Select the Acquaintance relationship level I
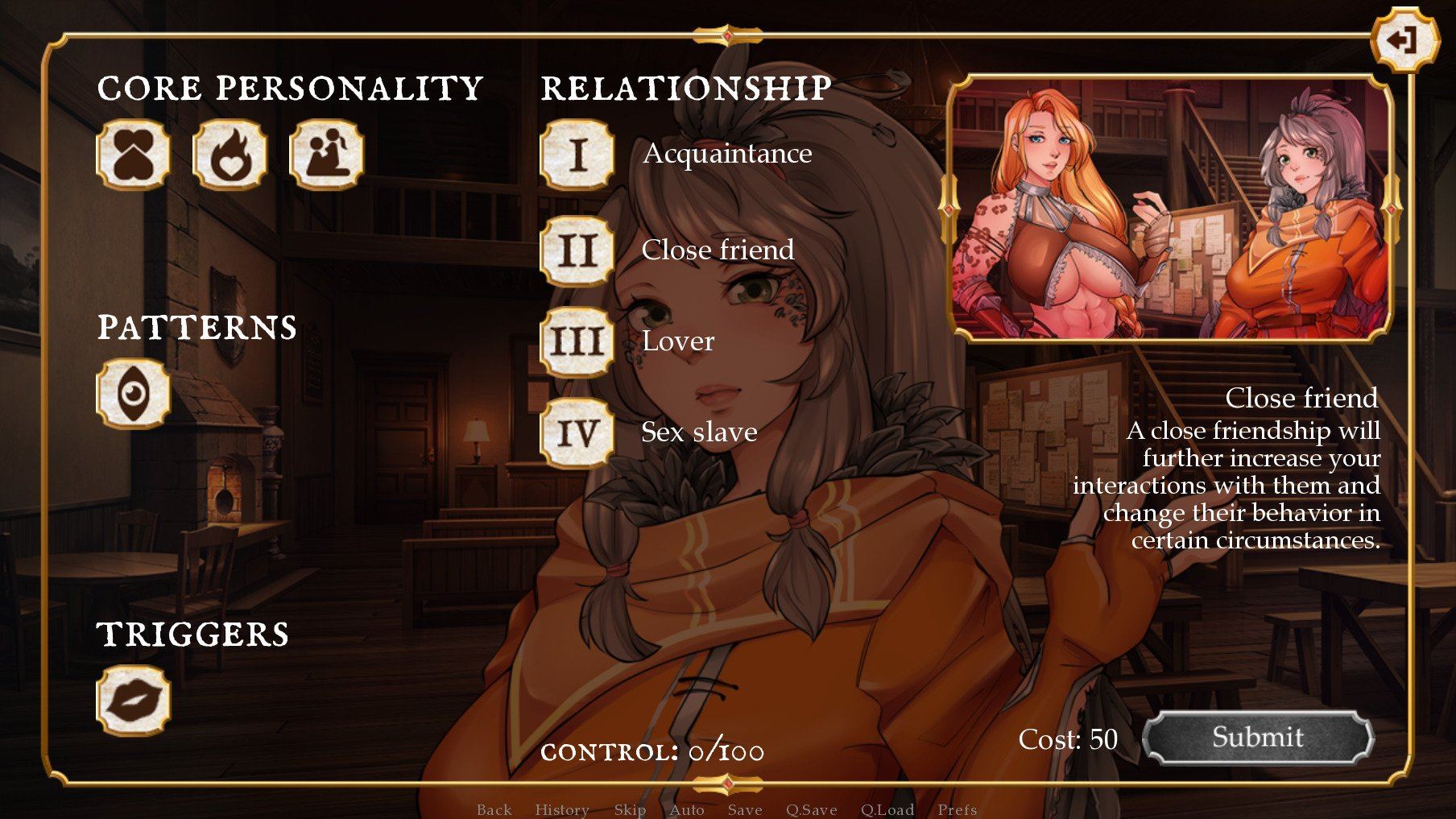This screenshot has width=1456, height=819. (577, 154)
